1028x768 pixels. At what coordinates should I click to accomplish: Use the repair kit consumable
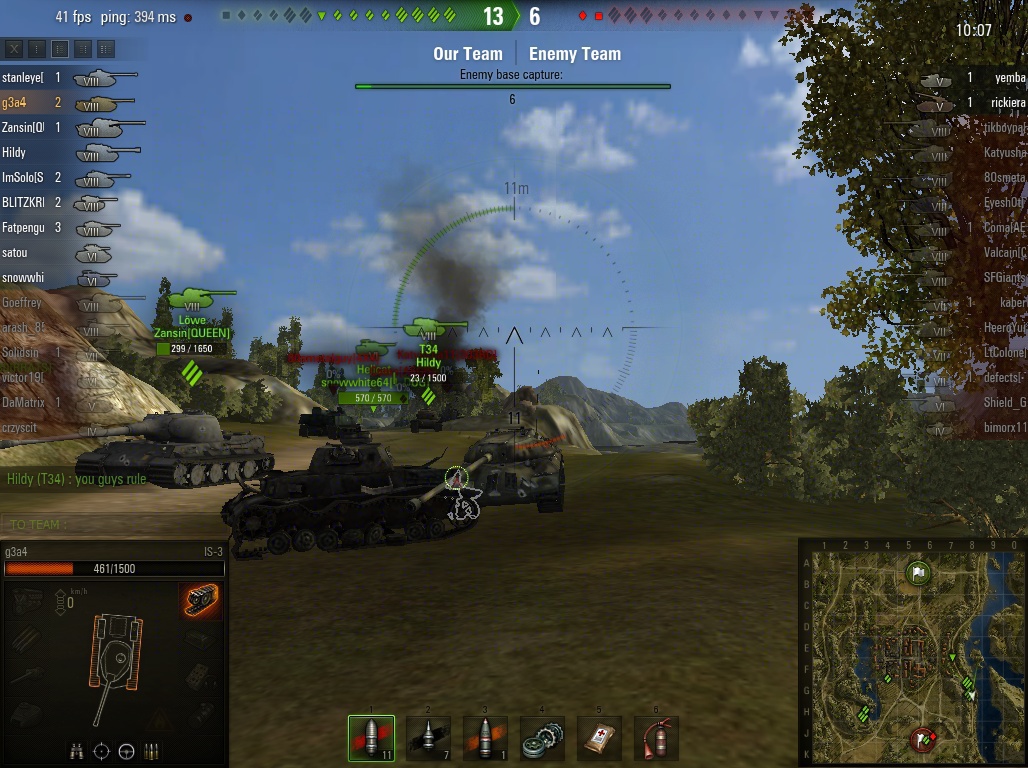pyautogui.click(x=542, y=738)
